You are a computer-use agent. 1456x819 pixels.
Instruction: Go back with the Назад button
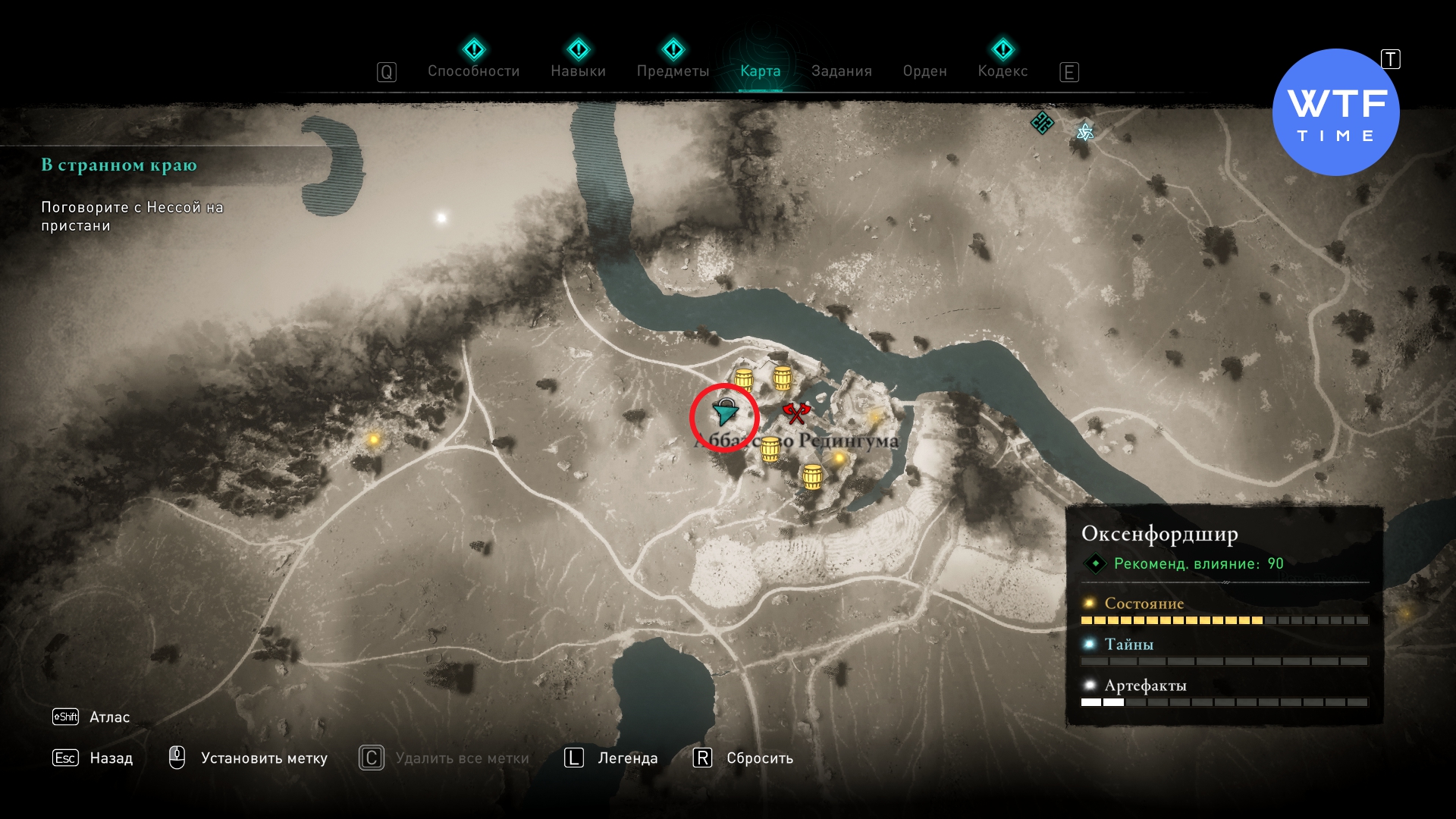tap(110, 758)
